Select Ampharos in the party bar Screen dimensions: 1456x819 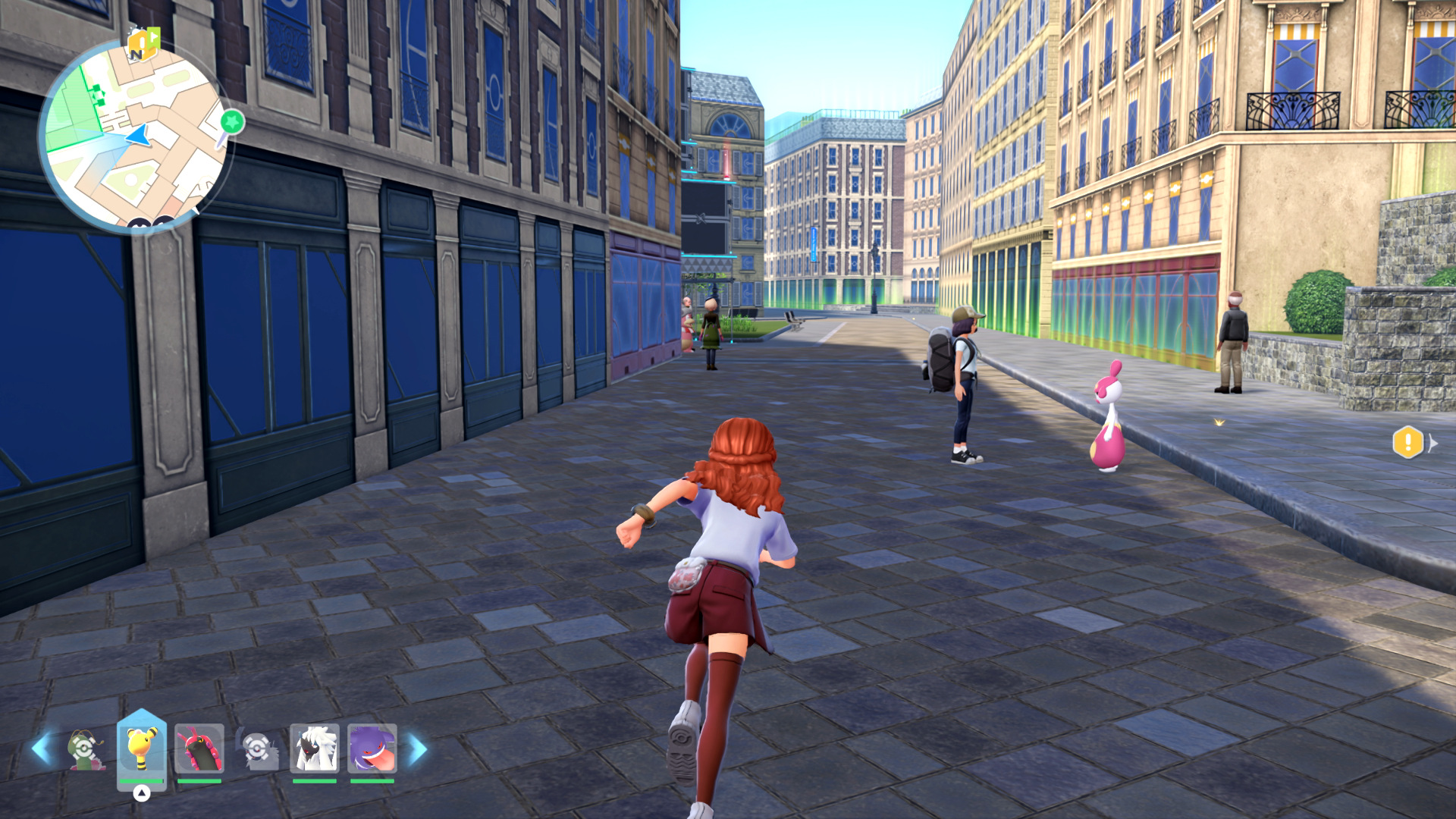click(x=142, y=748)
